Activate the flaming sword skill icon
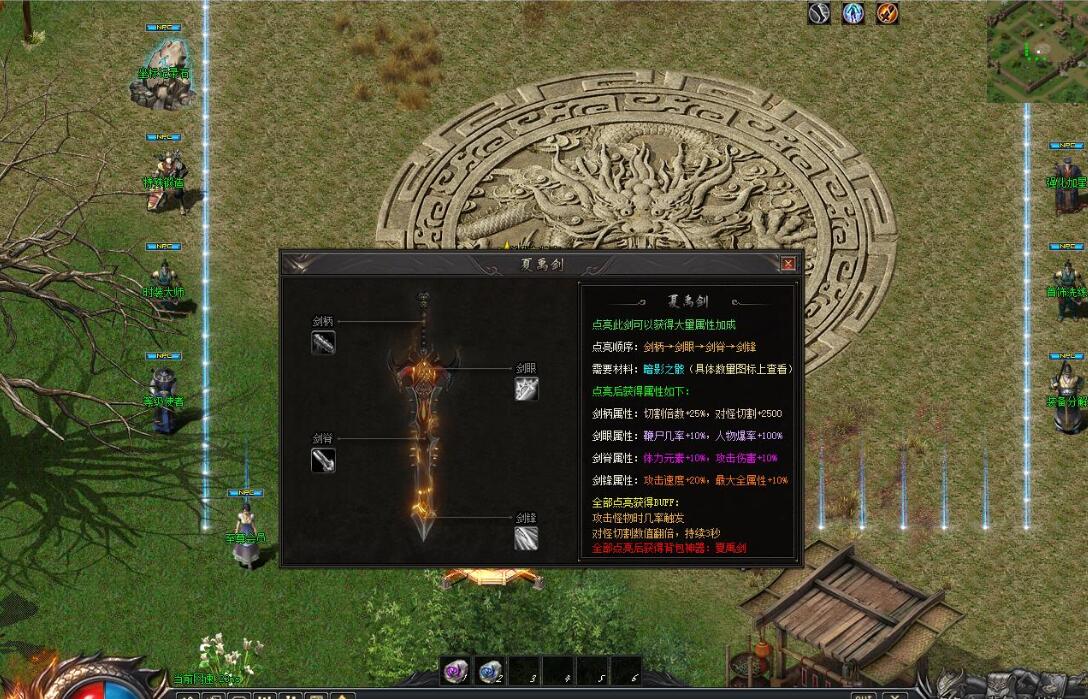 coord(887,13)
